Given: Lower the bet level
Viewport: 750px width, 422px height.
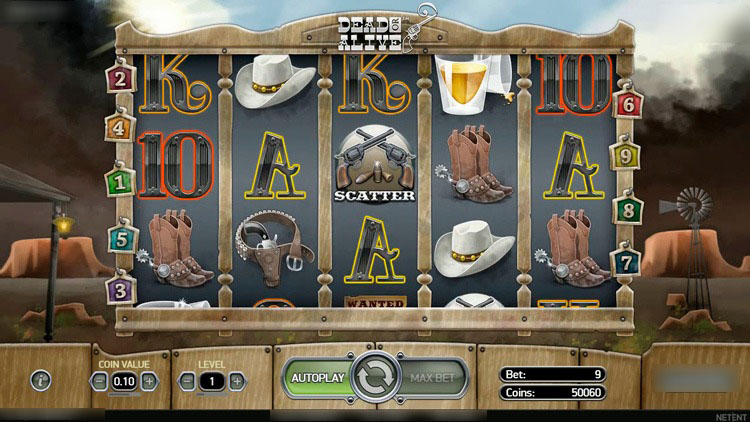Looking at the screenshot, I should coord(188,381).
